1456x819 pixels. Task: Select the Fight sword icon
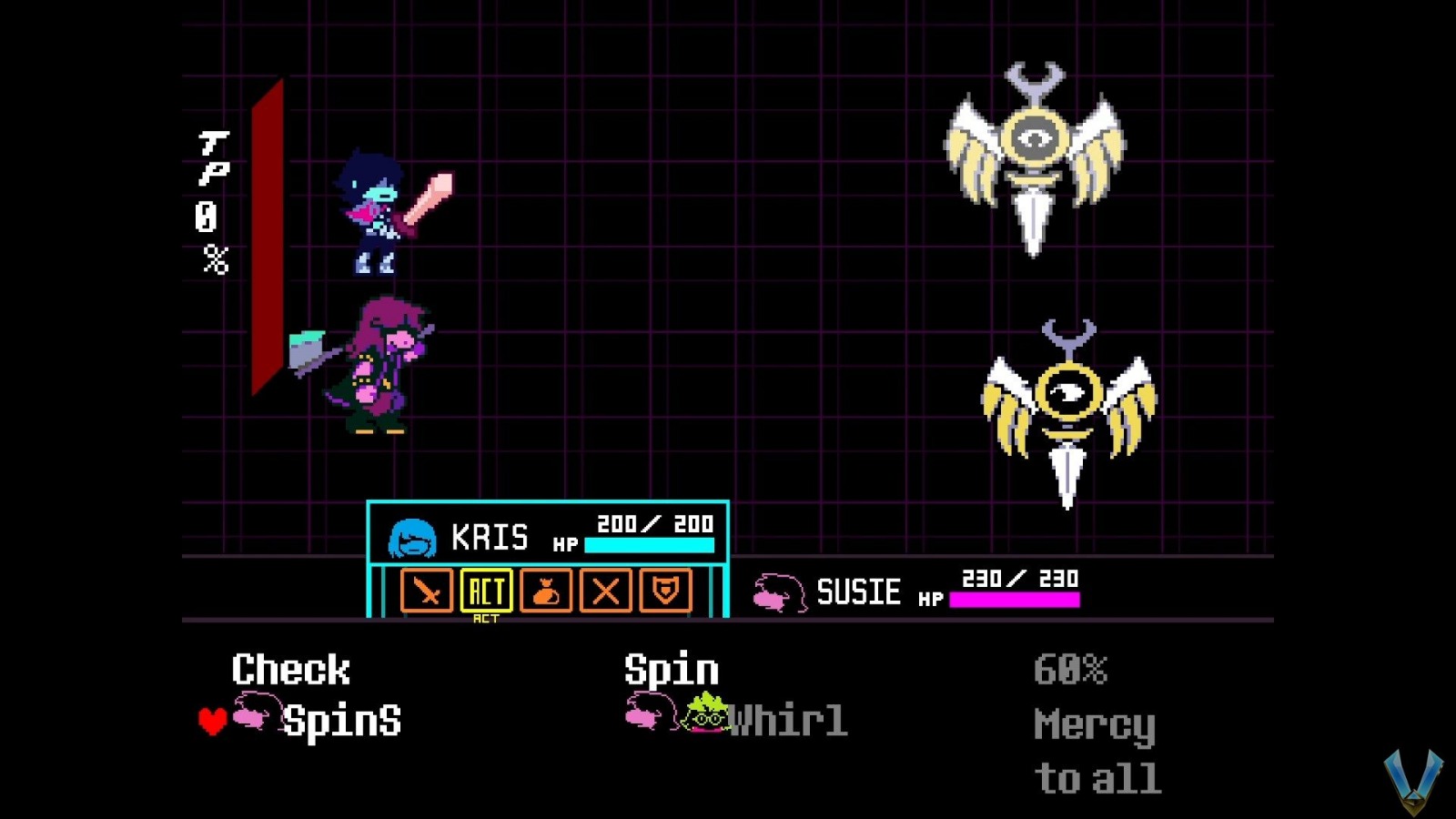click(428, 592)
